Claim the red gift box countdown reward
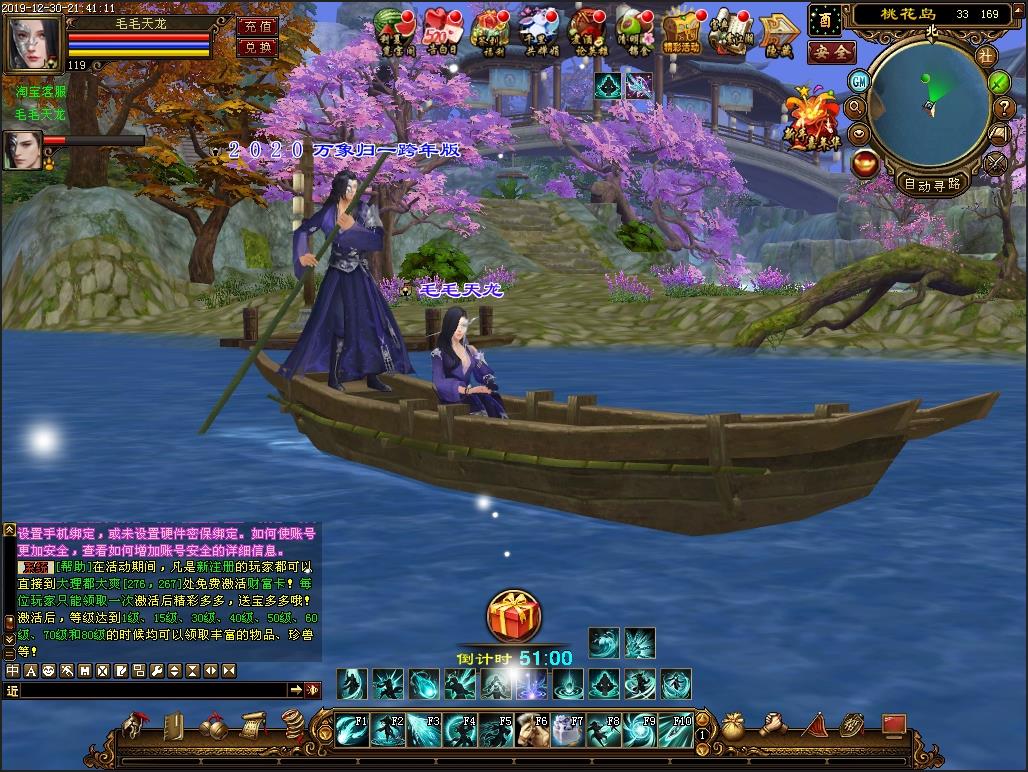Viewport: 1028px width, 772px height. click(x=513, y=616)
